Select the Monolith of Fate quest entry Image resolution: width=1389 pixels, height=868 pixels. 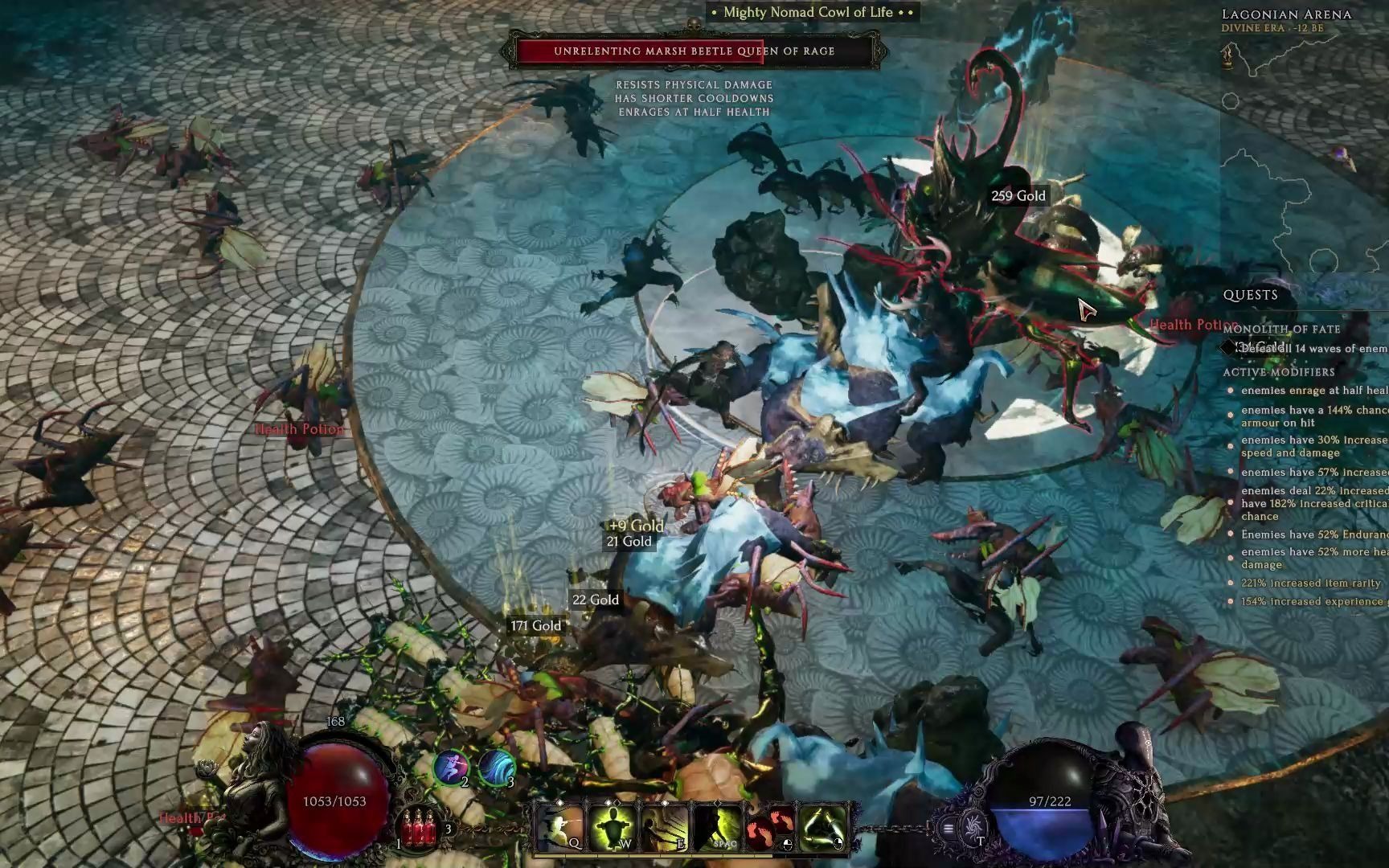pyautogui.click(x=1281, y=329)
